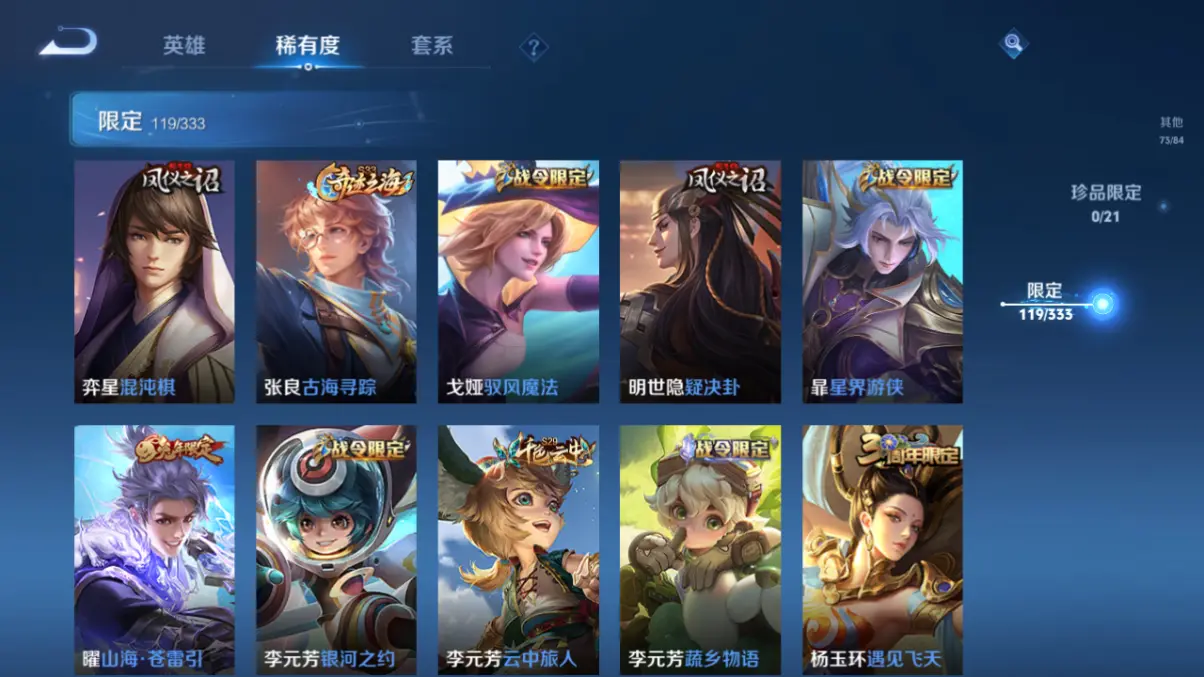
Task: Jump to the 珍品限定 rarity section
Action: pos(1105,201)
